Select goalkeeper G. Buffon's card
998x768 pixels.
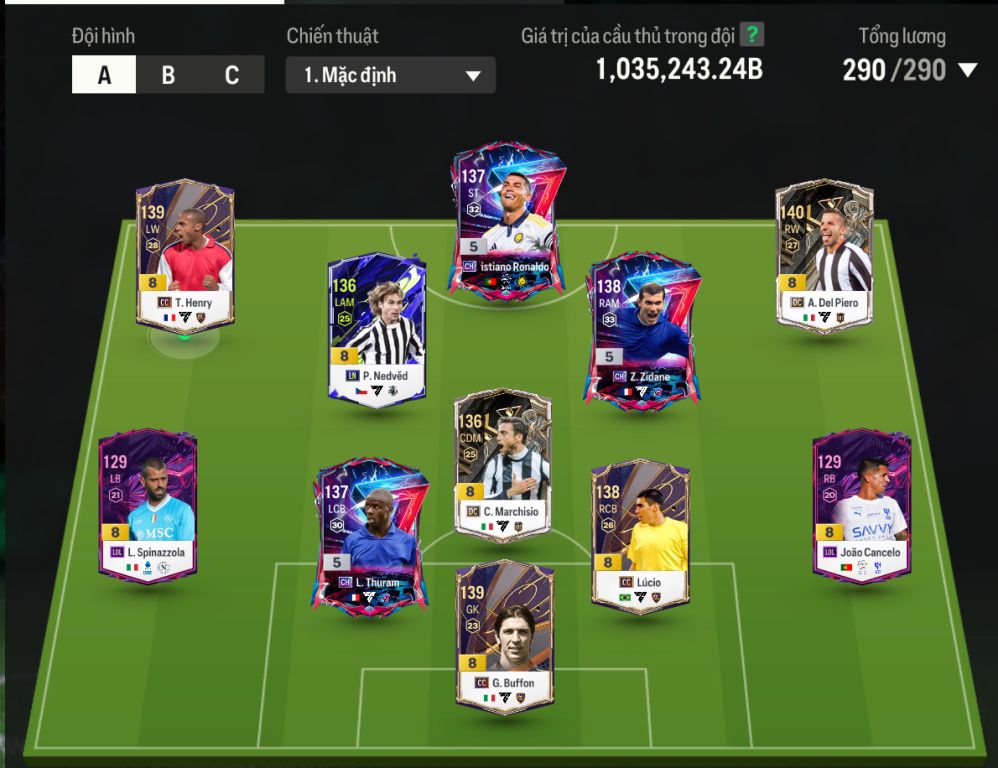pos(504,637)
